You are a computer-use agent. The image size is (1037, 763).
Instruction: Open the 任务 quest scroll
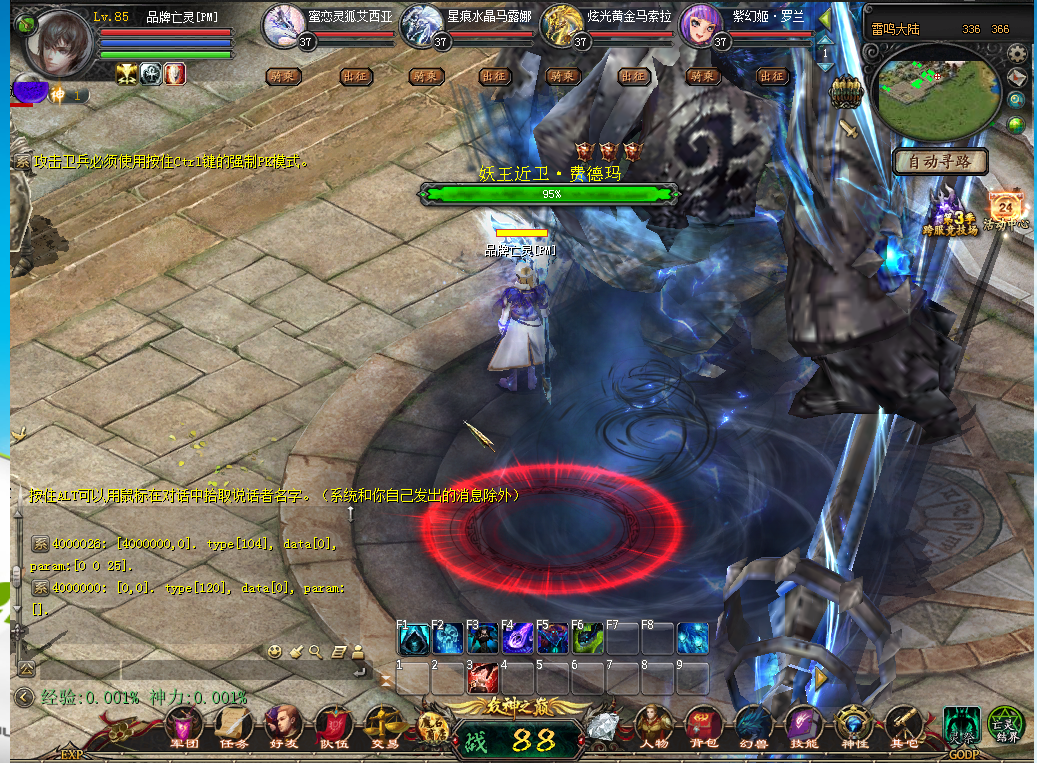click(x=233, y=725)
